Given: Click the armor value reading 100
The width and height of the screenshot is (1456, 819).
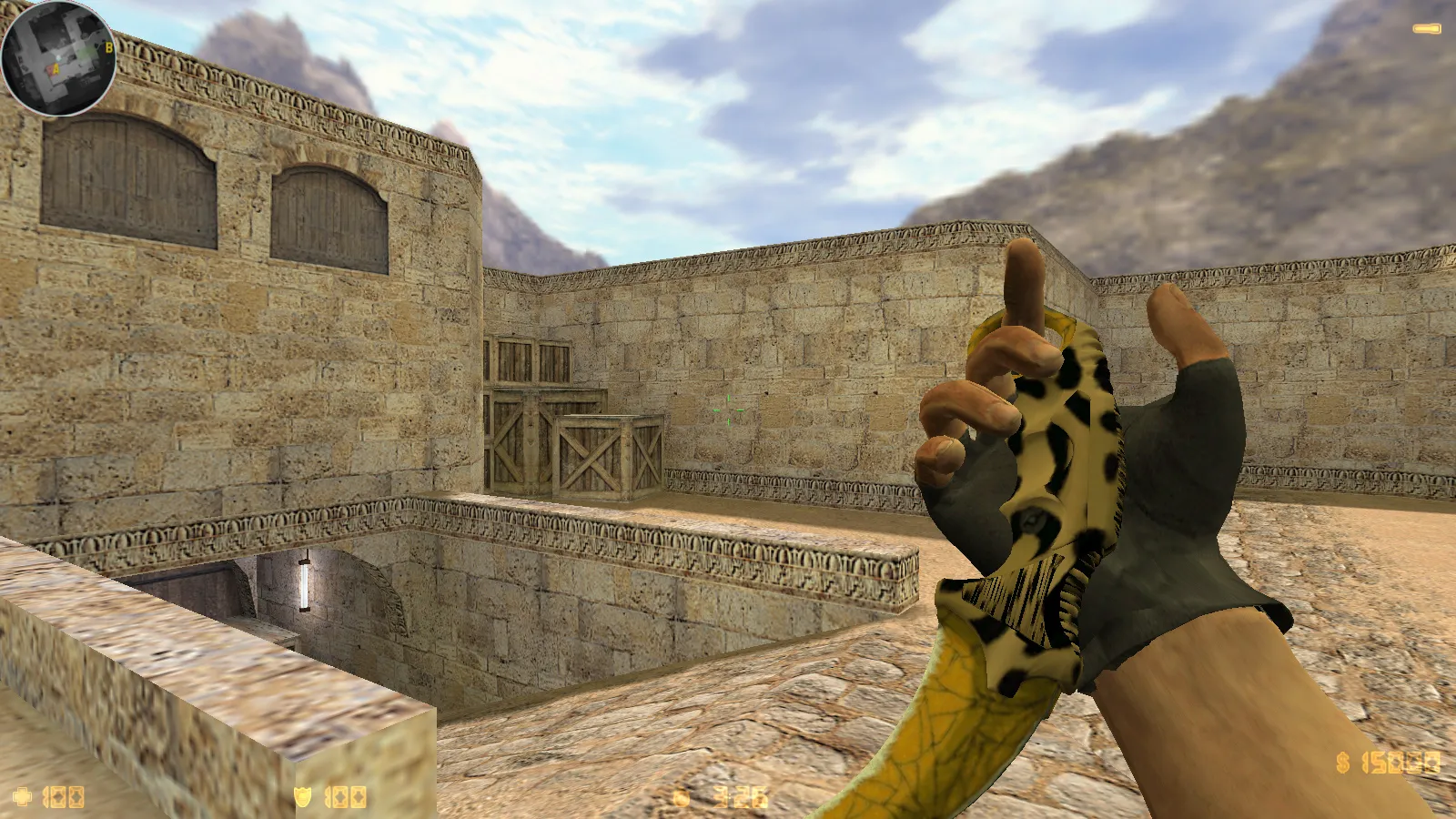Looking at the screenshot, I should [x=346, y=795].
